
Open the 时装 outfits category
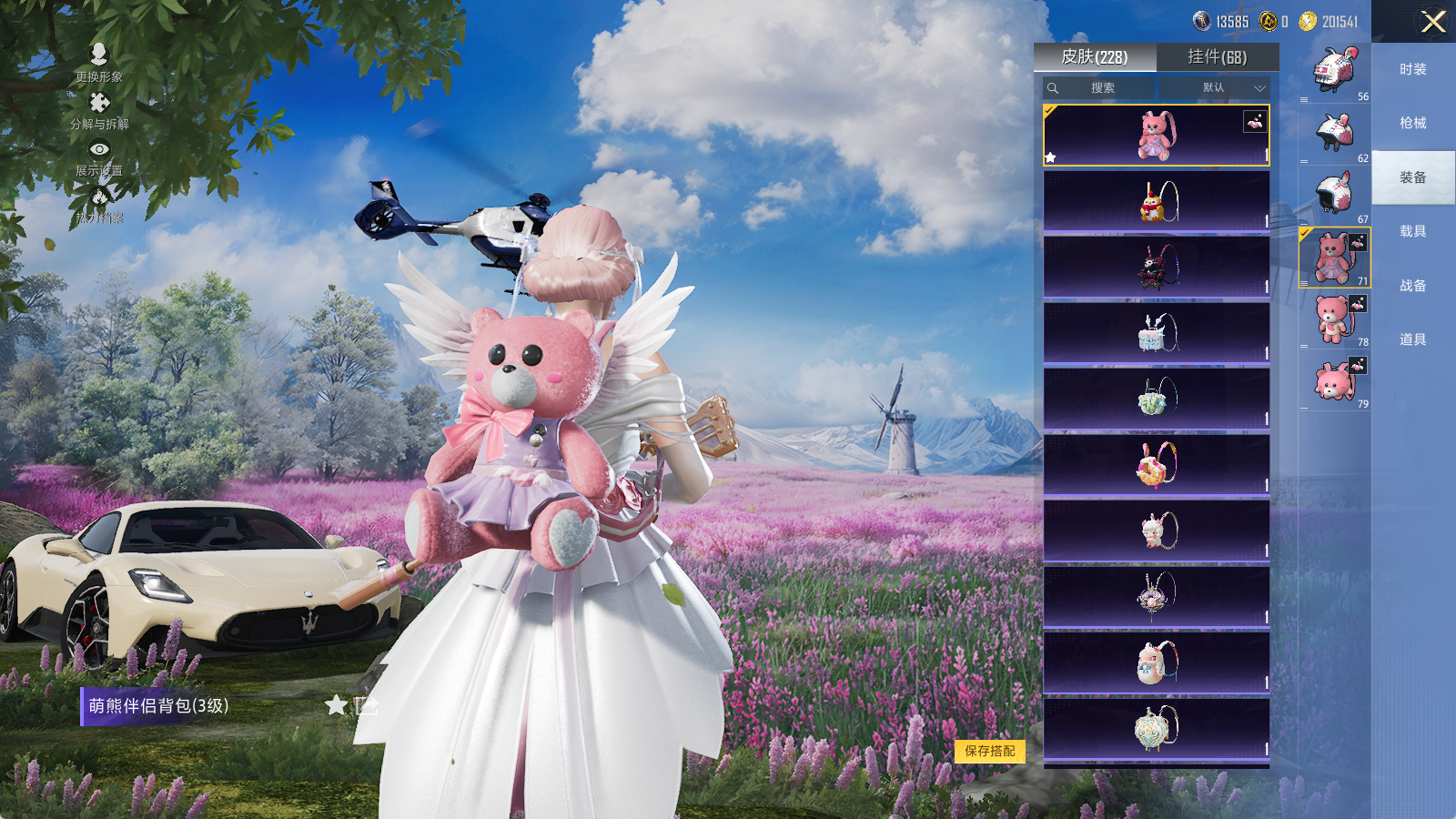pyautogui.click(x=1412, y=69)
